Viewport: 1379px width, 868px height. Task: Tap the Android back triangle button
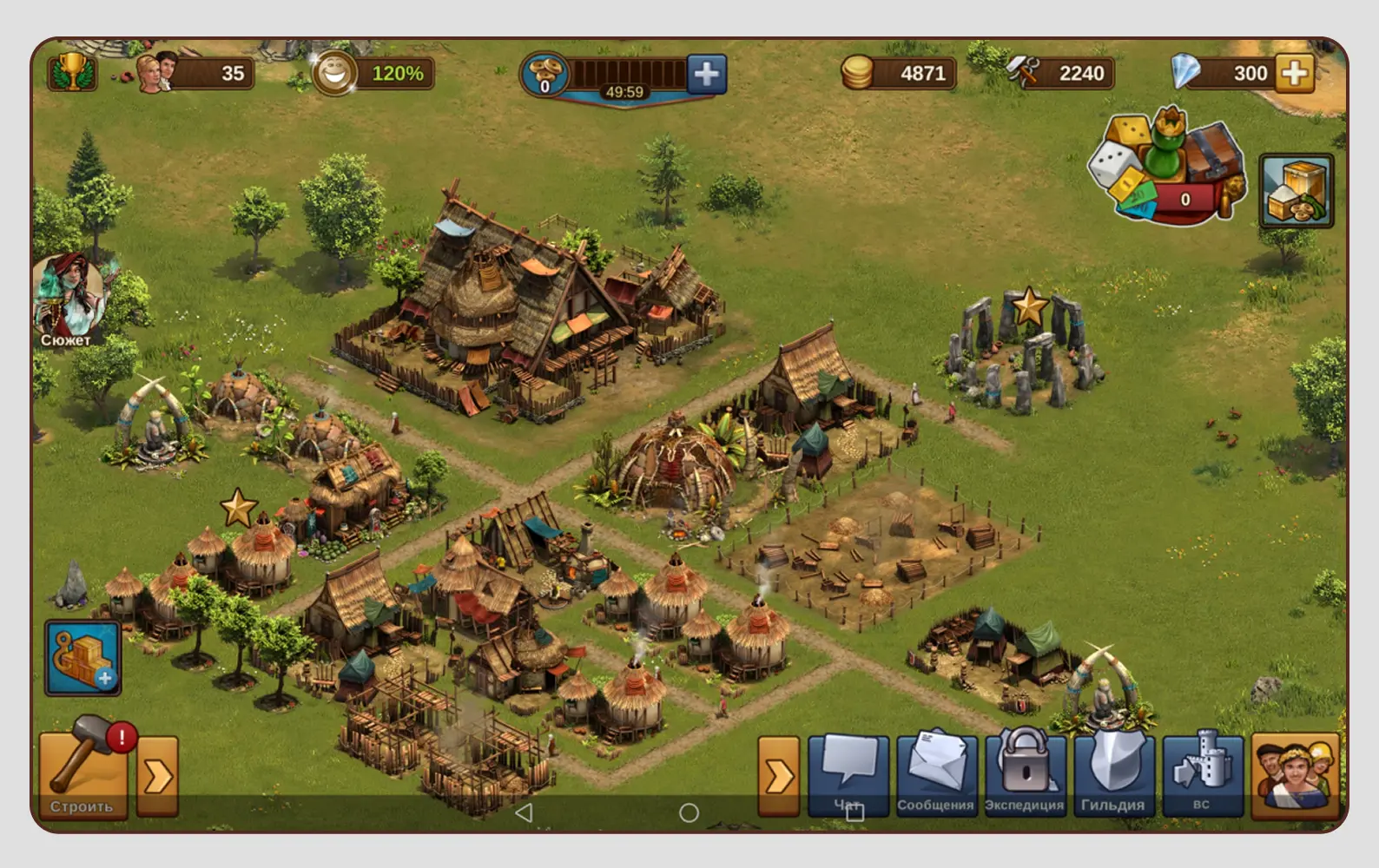click(x=523, y=812)
